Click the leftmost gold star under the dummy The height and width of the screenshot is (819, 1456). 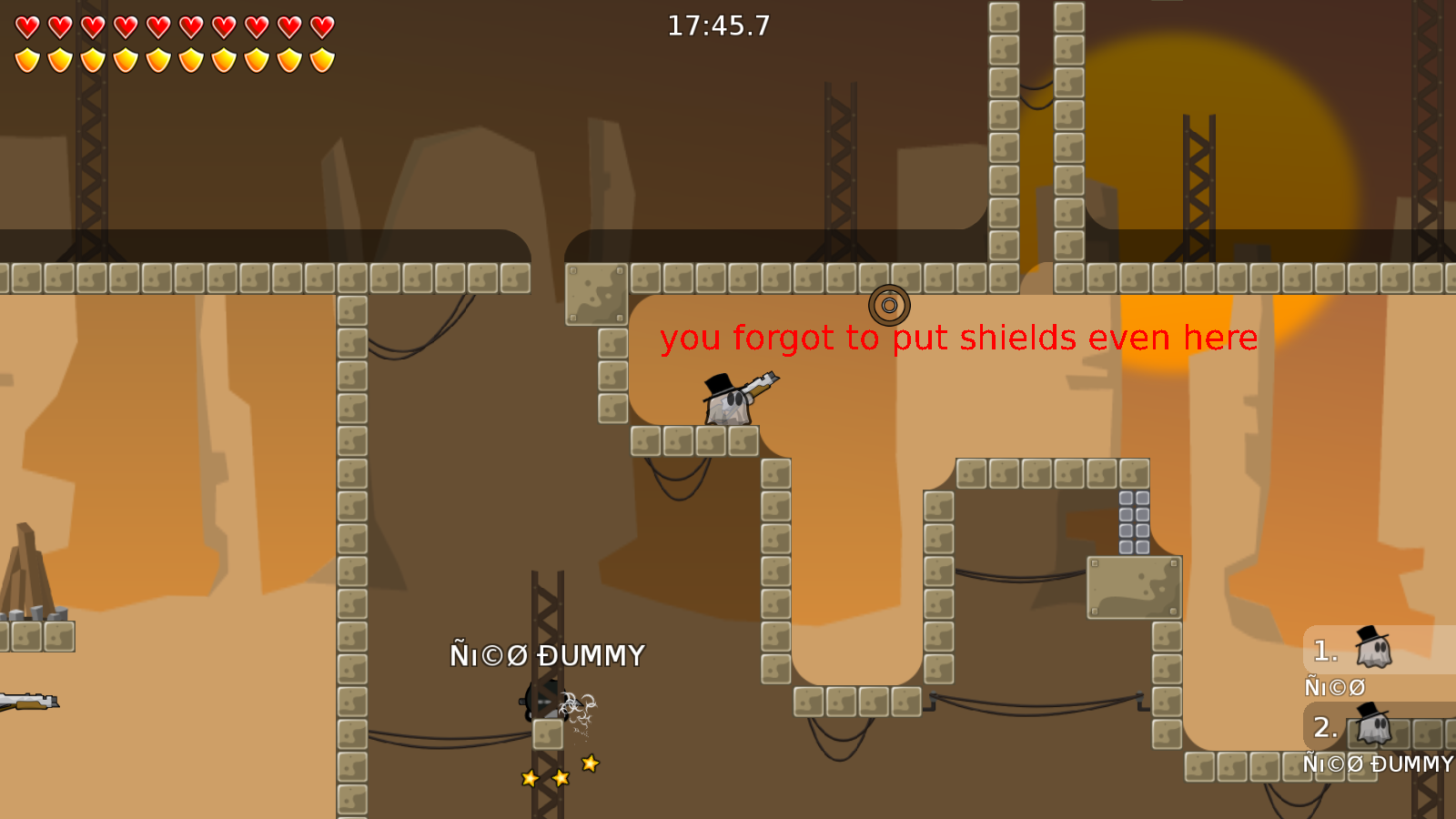coord(529,778)
